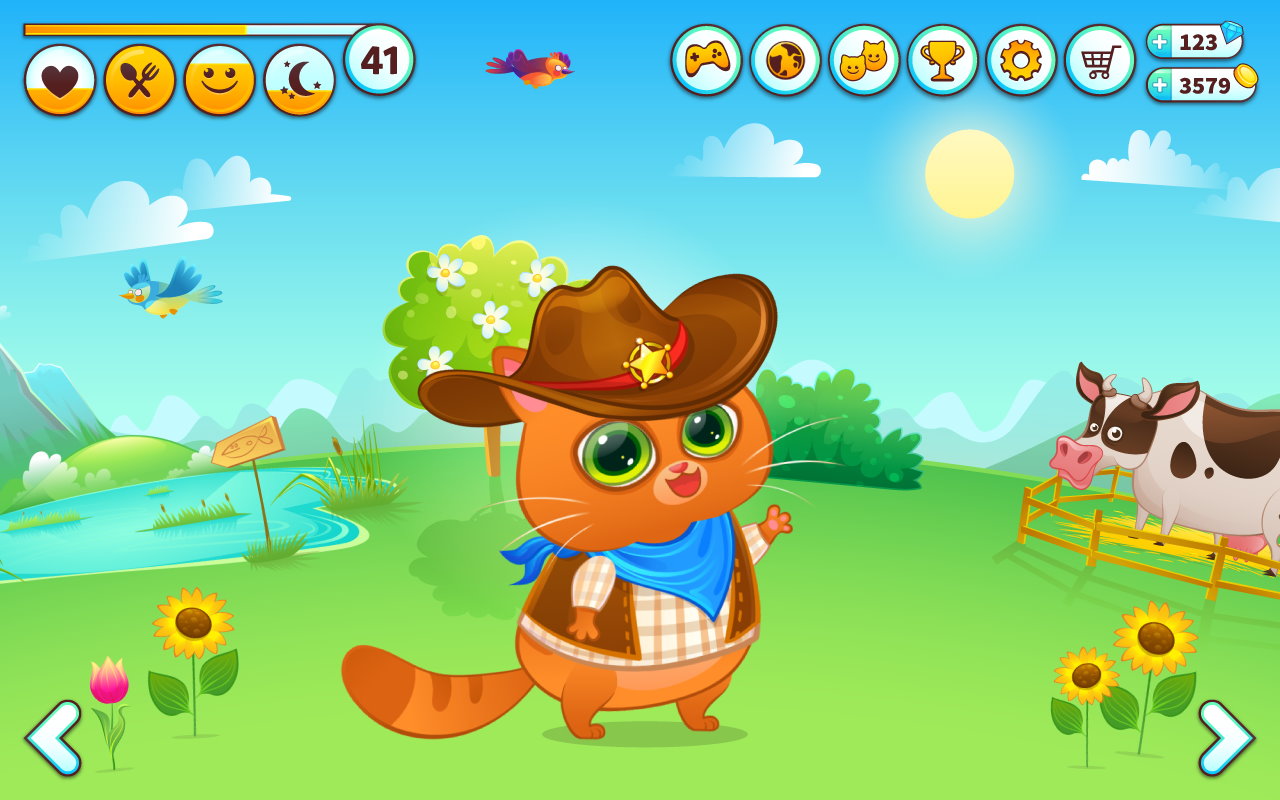Image resolution: width=1280 pixels, height=800 pixels.
Task: Open the fork and spoon hunger icon
Action: 140,80
